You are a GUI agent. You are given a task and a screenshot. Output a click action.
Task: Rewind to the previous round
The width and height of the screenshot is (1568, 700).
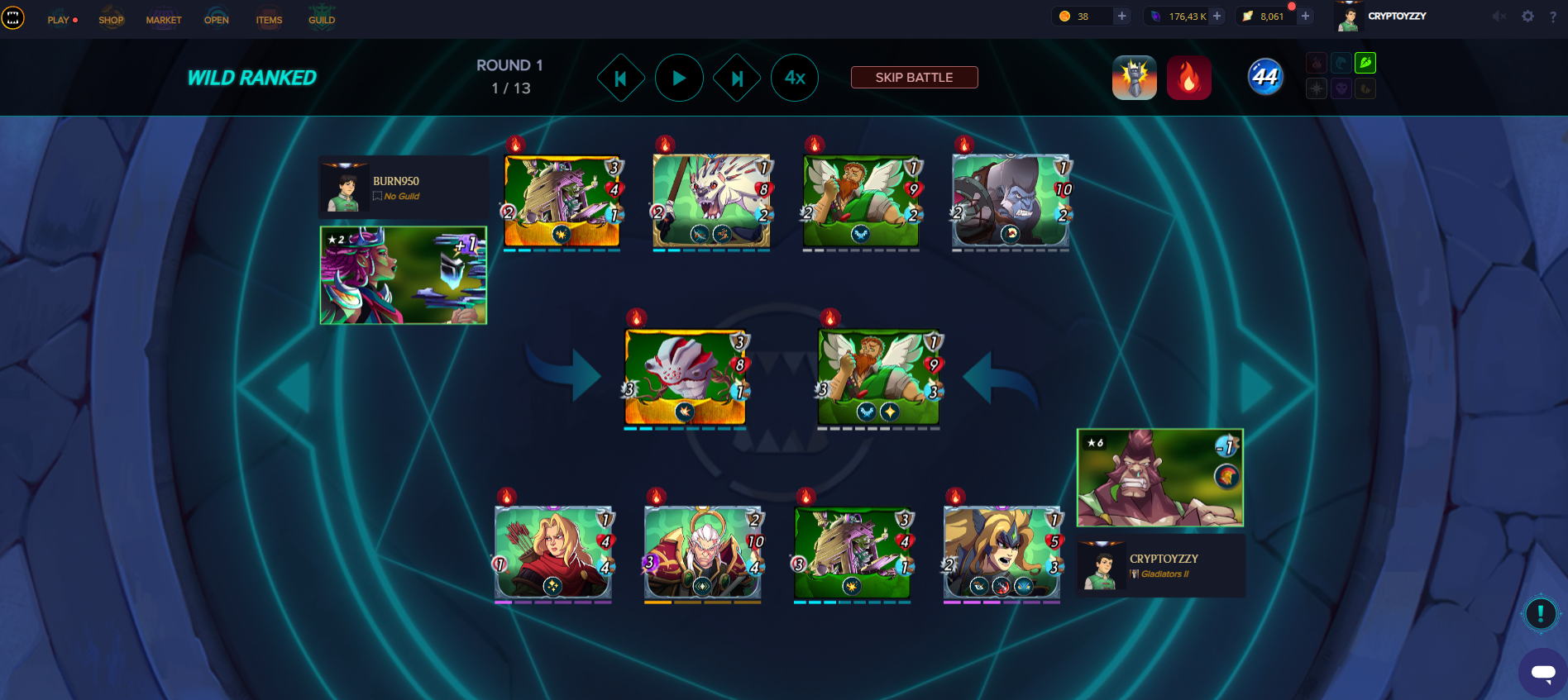(x=620, y=78)
